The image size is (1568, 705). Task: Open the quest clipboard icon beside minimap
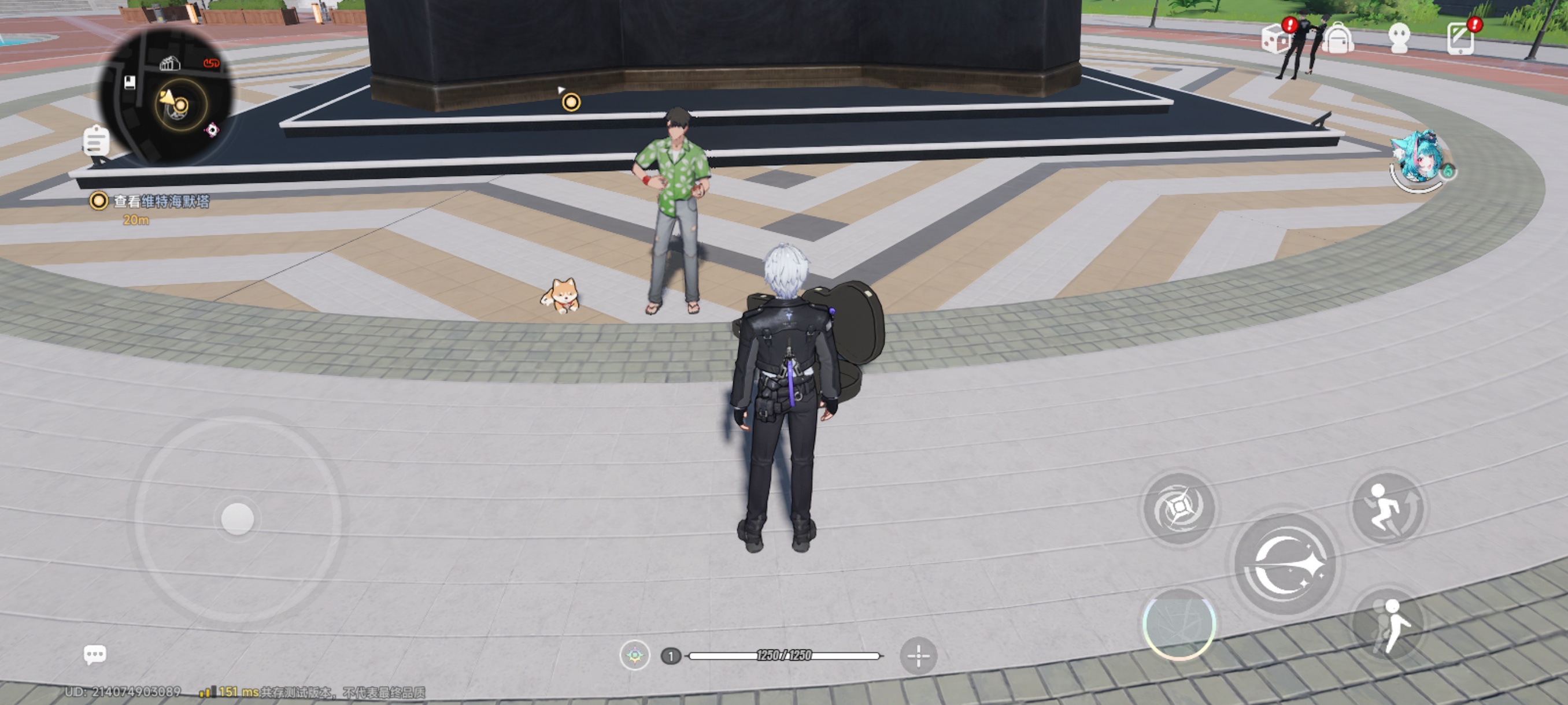[x=96, y=140]
